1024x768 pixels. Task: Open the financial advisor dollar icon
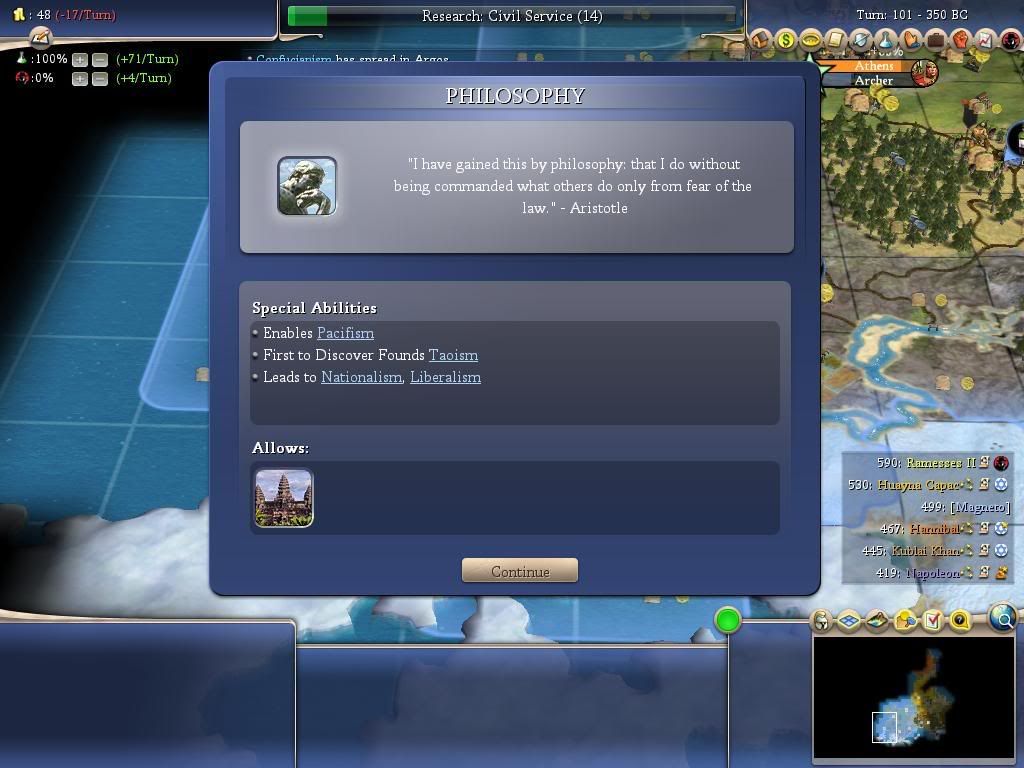[786, 40]
